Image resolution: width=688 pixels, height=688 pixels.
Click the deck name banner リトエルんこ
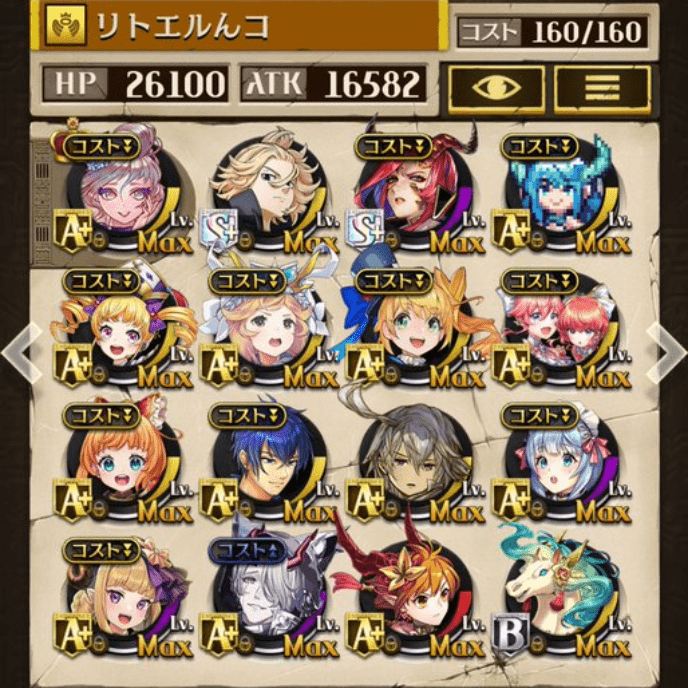240,27
